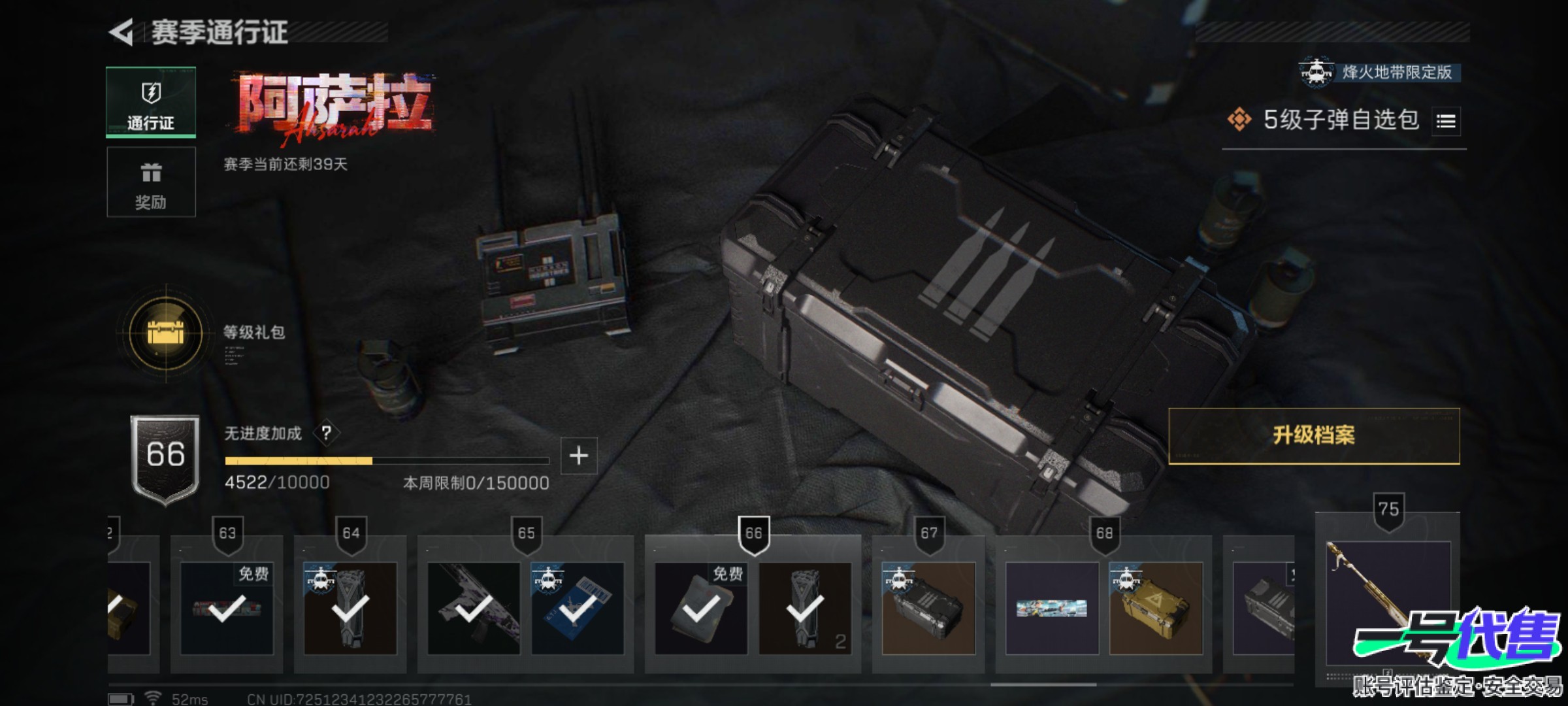The width and height of the screenshot is (1568, 706).
Task: Open the 等级礼包 level gift pack
Action: click(x=166, y=333)
